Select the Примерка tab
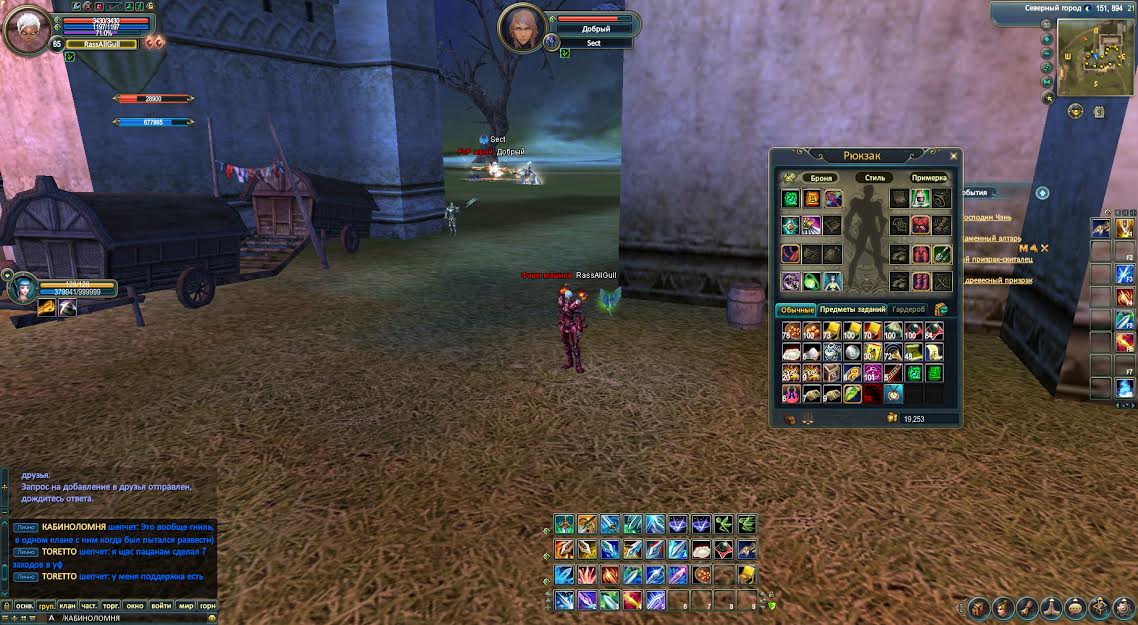This screenshot has width=1138, height=625. pos(928,178)
